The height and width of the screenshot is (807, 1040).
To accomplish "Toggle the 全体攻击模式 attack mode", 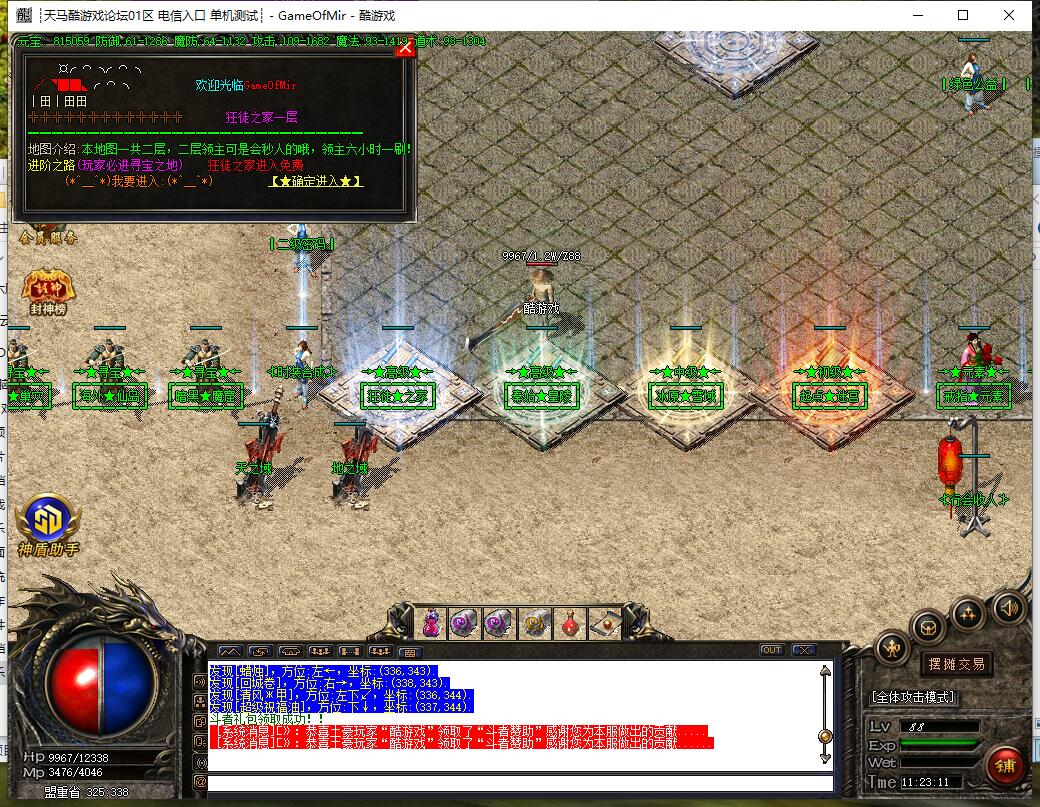I will pyautogui.click(x=913, y=696).
